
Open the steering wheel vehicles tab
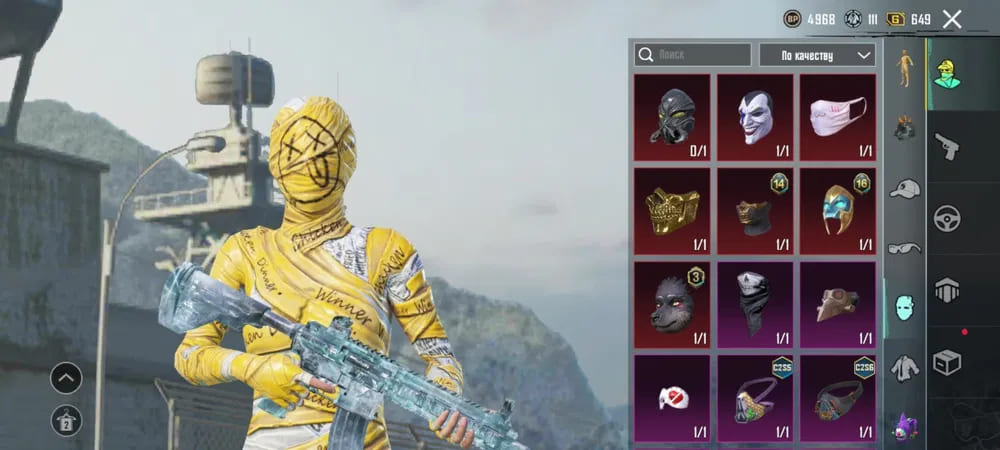946,218
